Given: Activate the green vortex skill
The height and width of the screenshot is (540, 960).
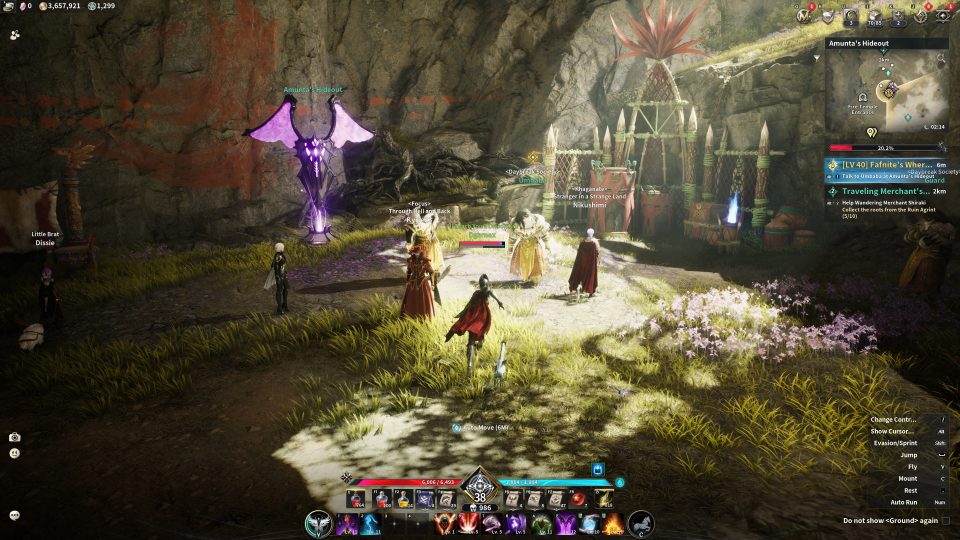Looking at the screenshot, I should click(x=541, y=523).
